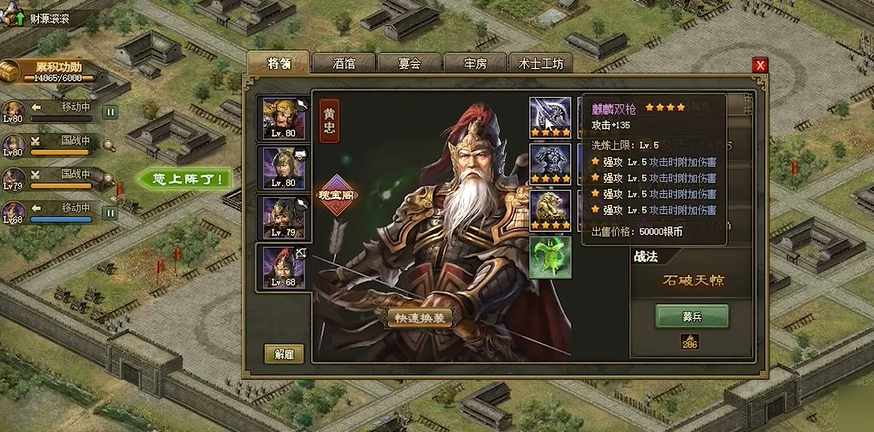Switch to the 酒馆 tavern tab
The image size is (874, 432).
click(x=344, y=62)
